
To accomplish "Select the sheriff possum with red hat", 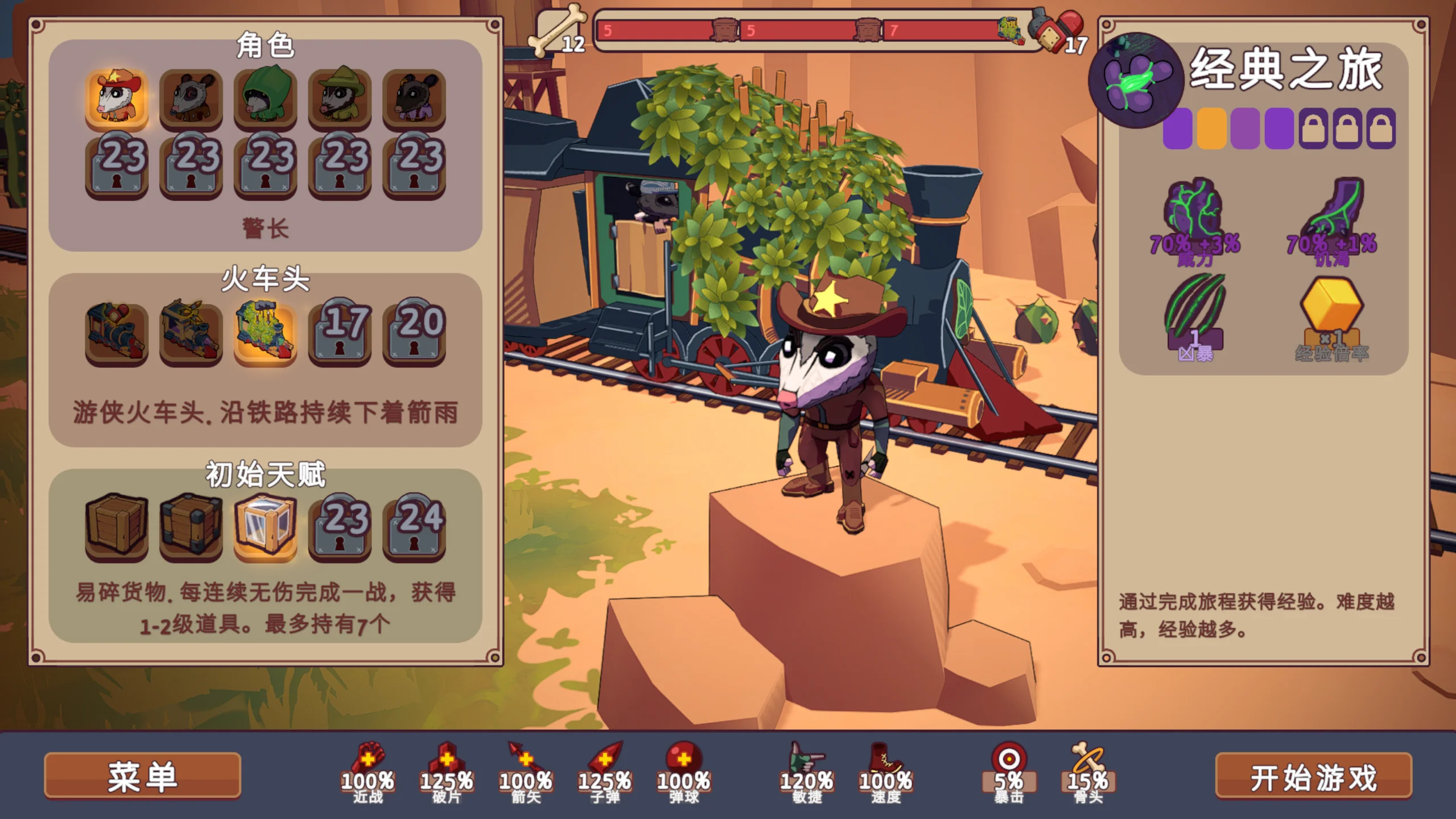I will click(117, 98).
